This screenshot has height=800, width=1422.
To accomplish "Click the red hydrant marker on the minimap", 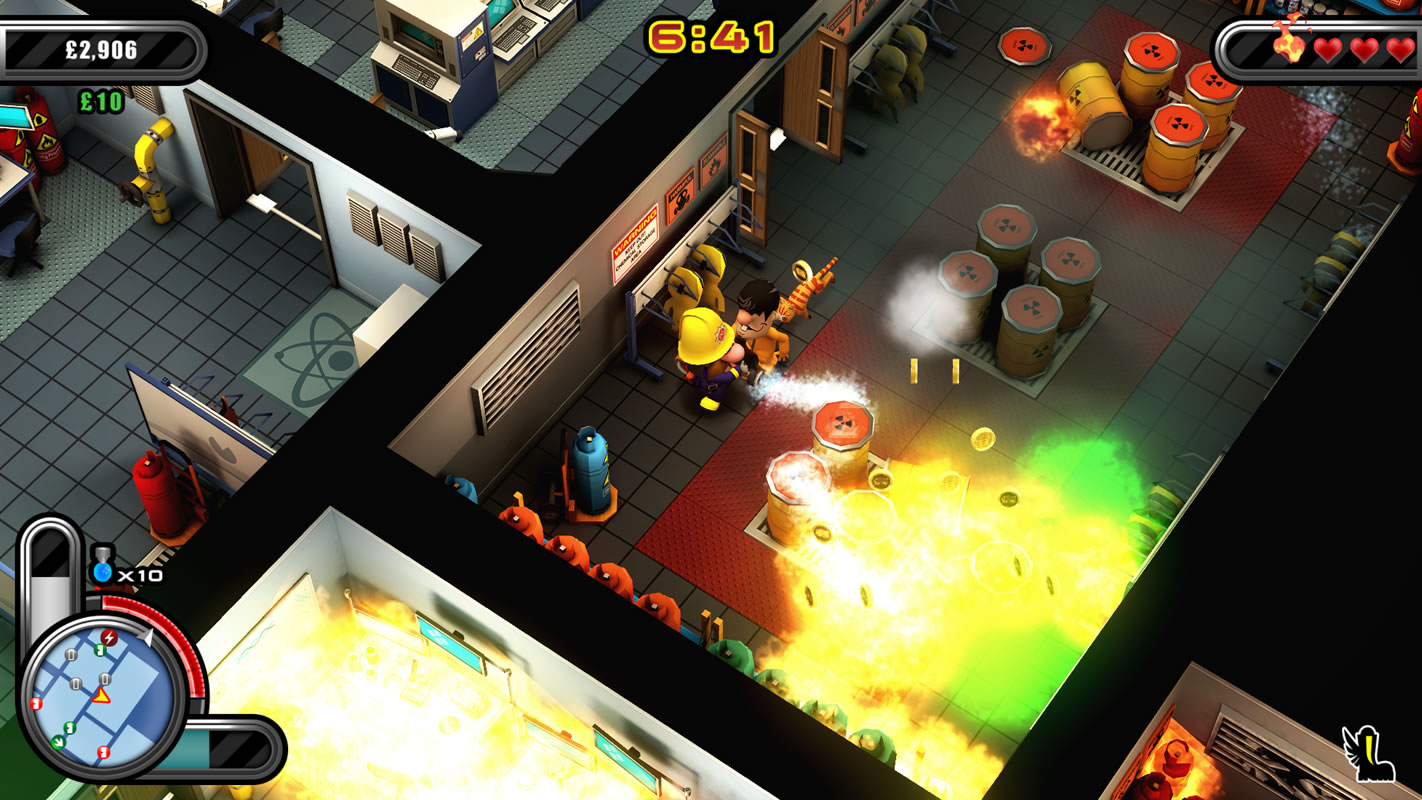I will (36, 703).
